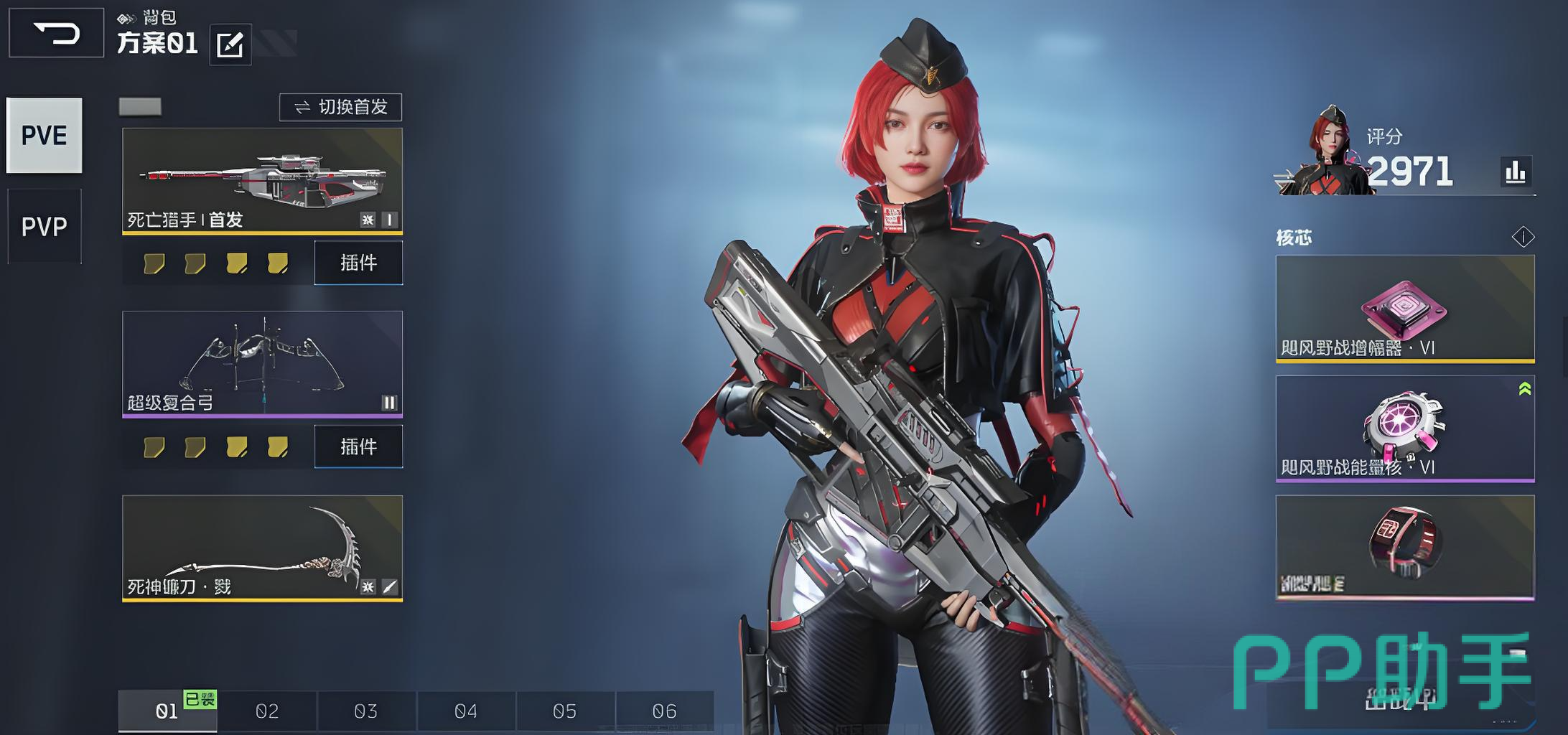Switch to the PVE mode tab
The image size is (1568, 735).
(x=45, y=136)
